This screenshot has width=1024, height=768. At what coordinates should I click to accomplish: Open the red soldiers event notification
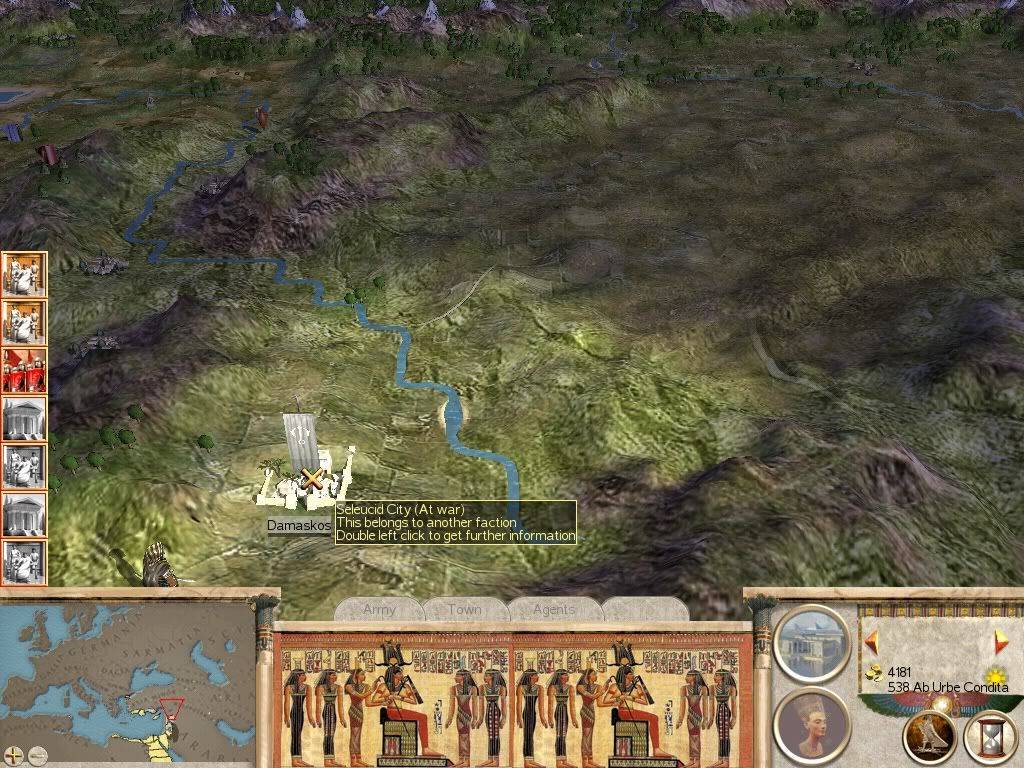(x=24, y=370)
